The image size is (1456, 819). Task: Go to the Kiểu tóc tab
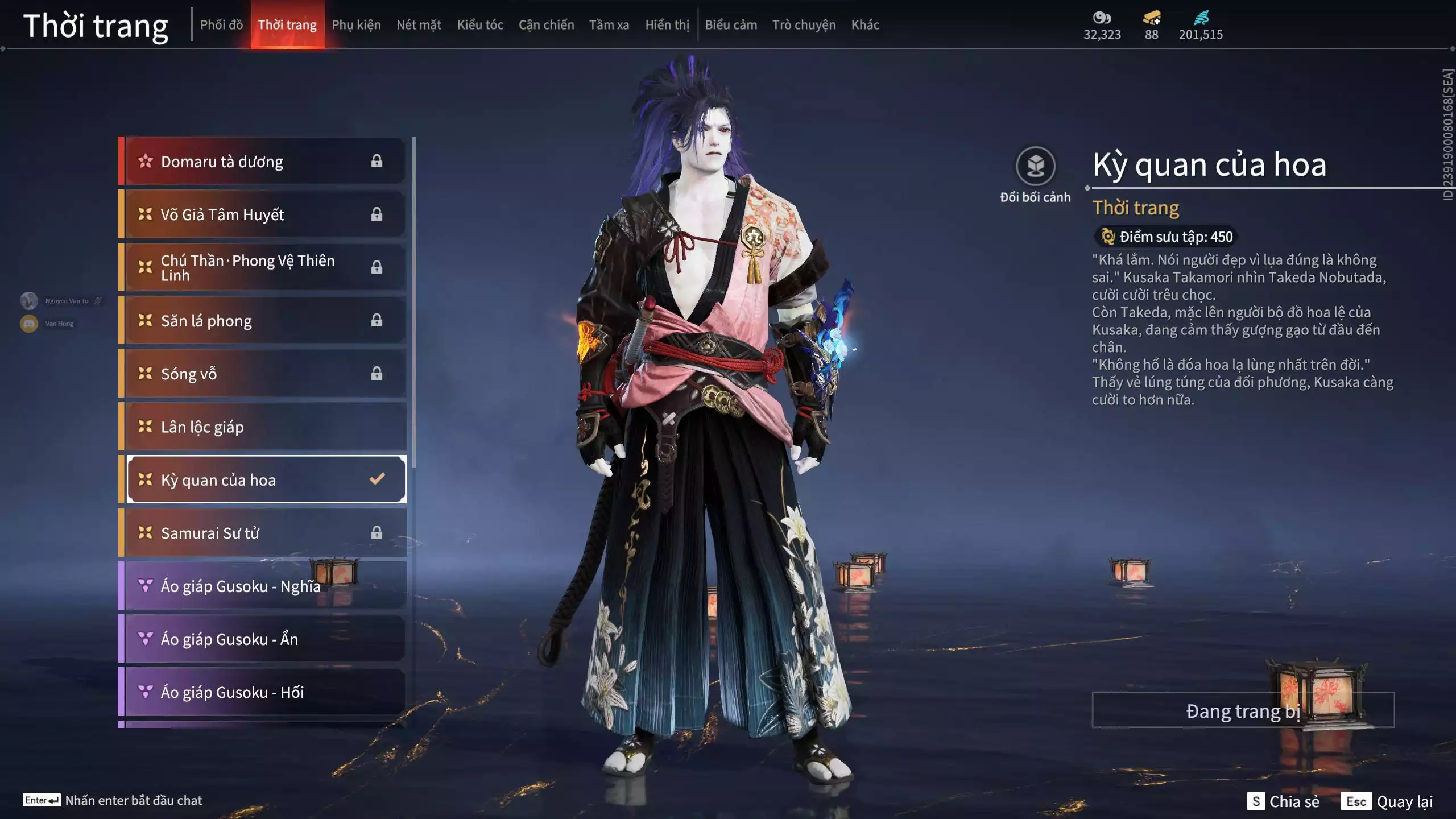480,25
